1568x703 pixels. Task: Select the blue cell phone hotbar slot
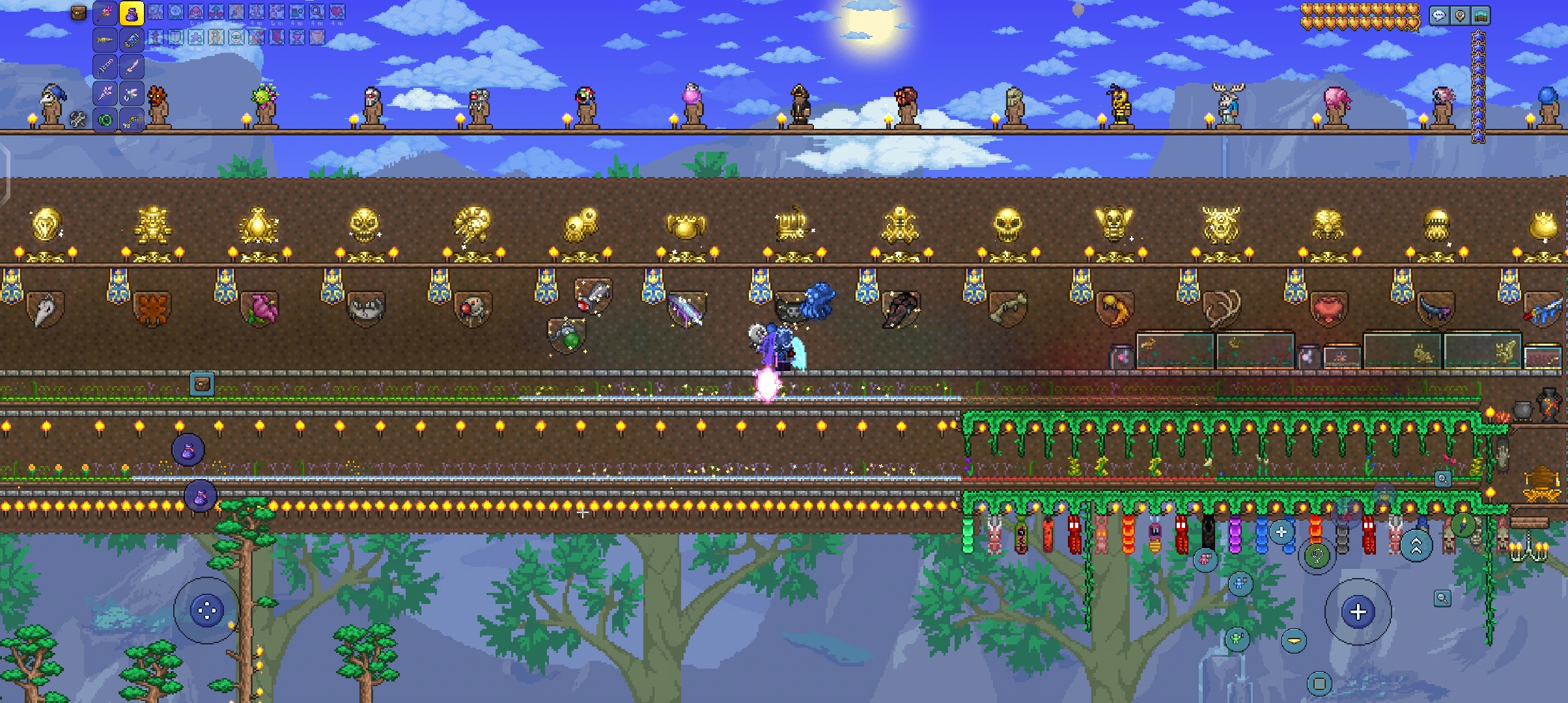click(132, 40)
